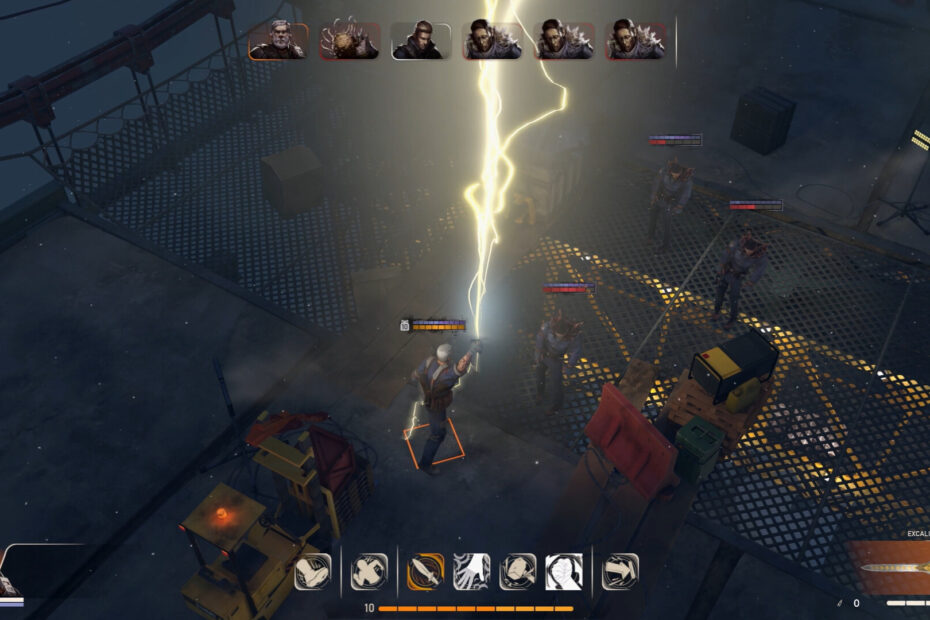Activate the open hand ability icon

click(x=471, y=572)
